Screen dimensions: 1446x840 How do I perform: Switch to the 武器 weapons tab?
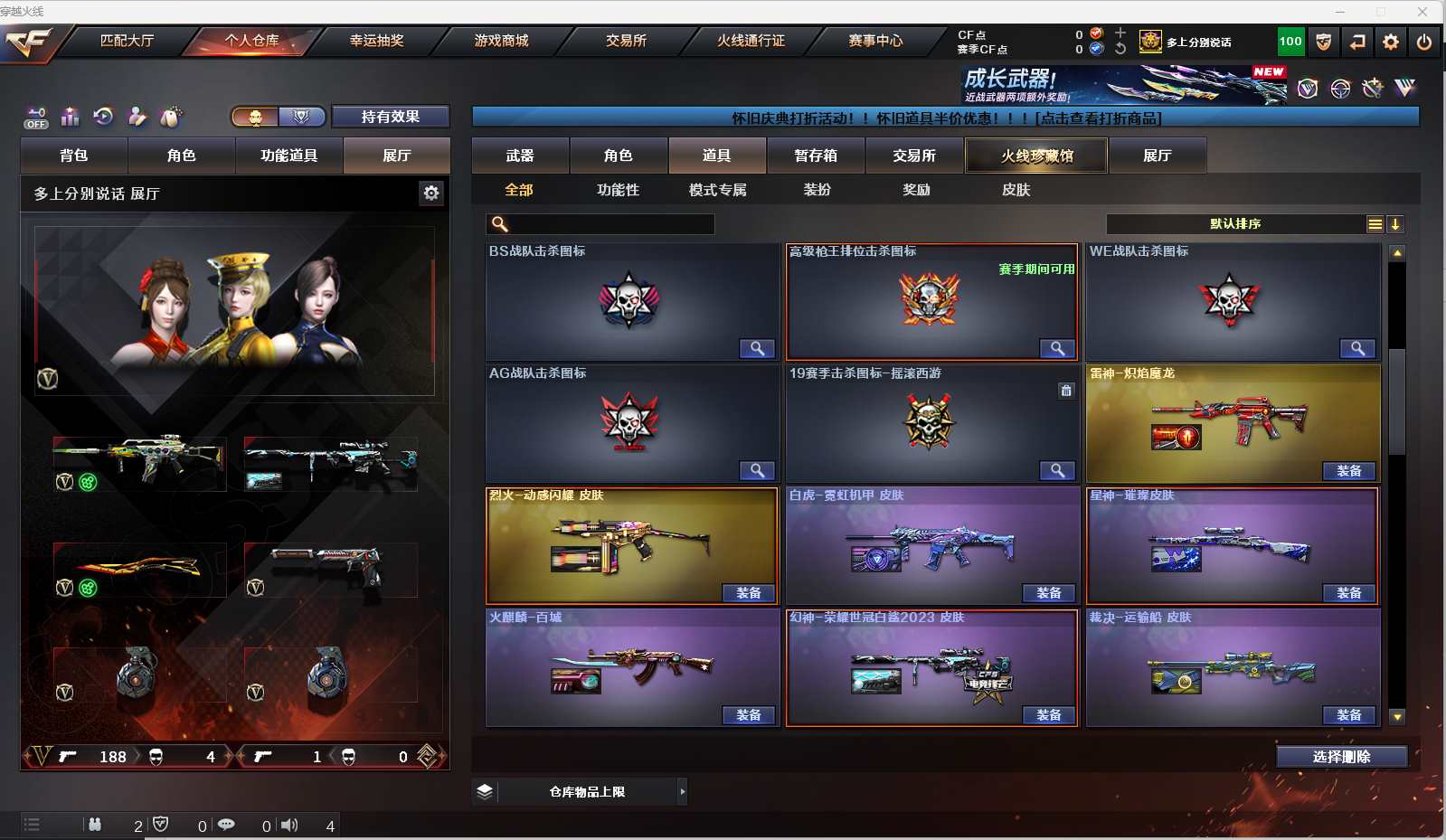click(x=520, y=156)
